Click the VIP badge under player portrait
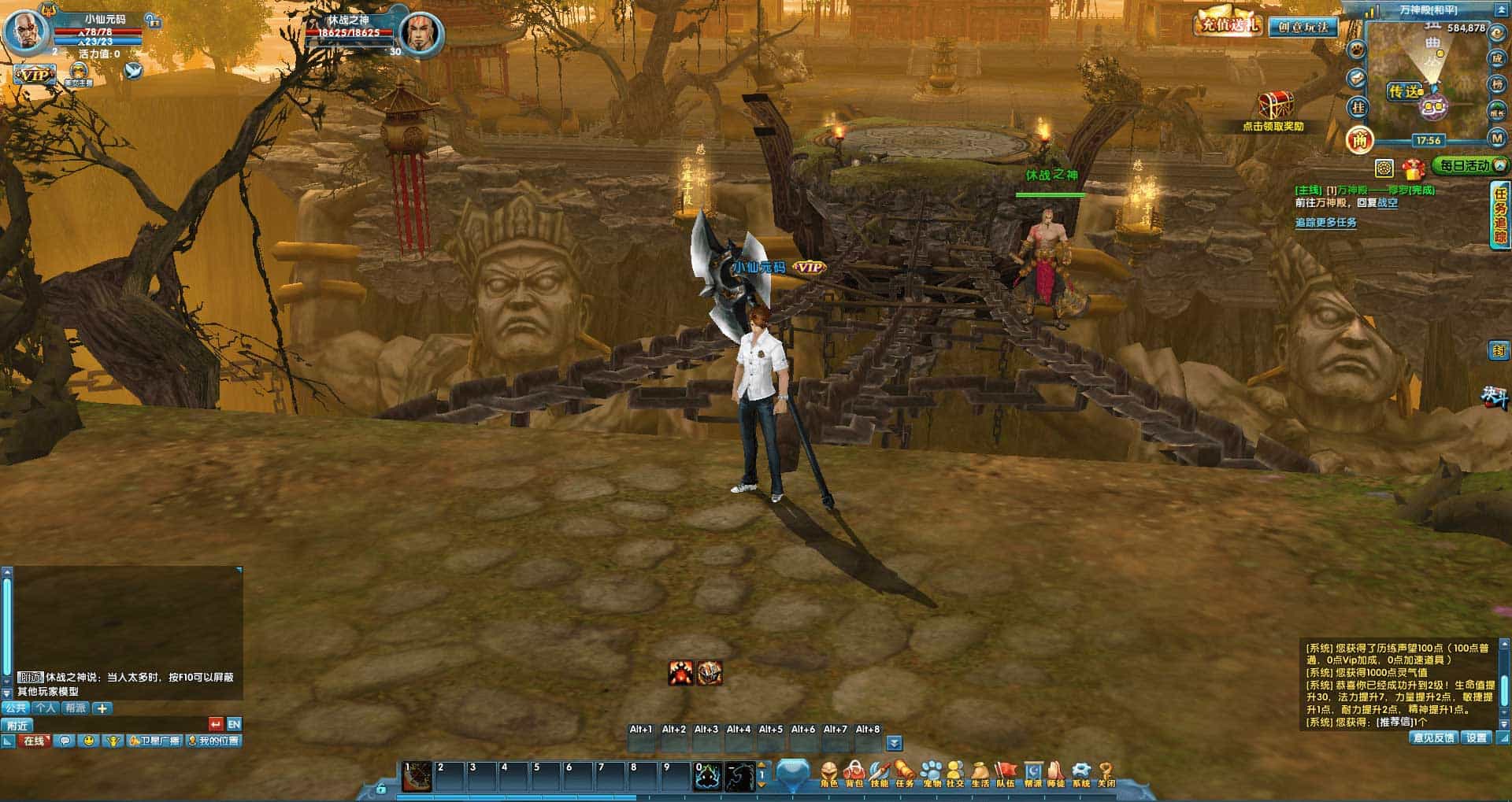 point(34,75)
